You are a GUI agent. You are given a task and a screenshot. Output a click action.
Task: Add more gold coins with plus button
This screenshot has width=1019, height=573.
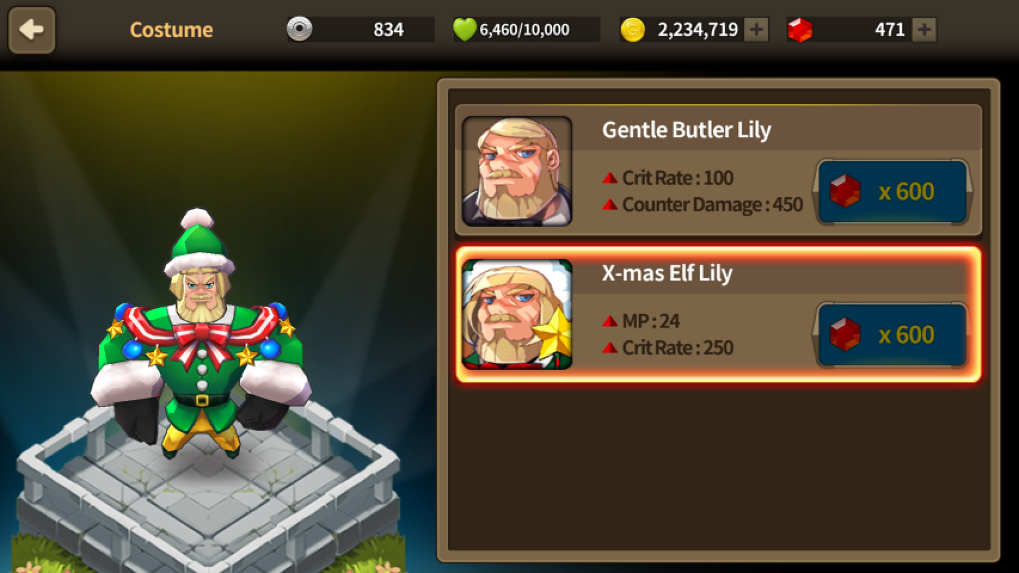[x=757, y=30]
